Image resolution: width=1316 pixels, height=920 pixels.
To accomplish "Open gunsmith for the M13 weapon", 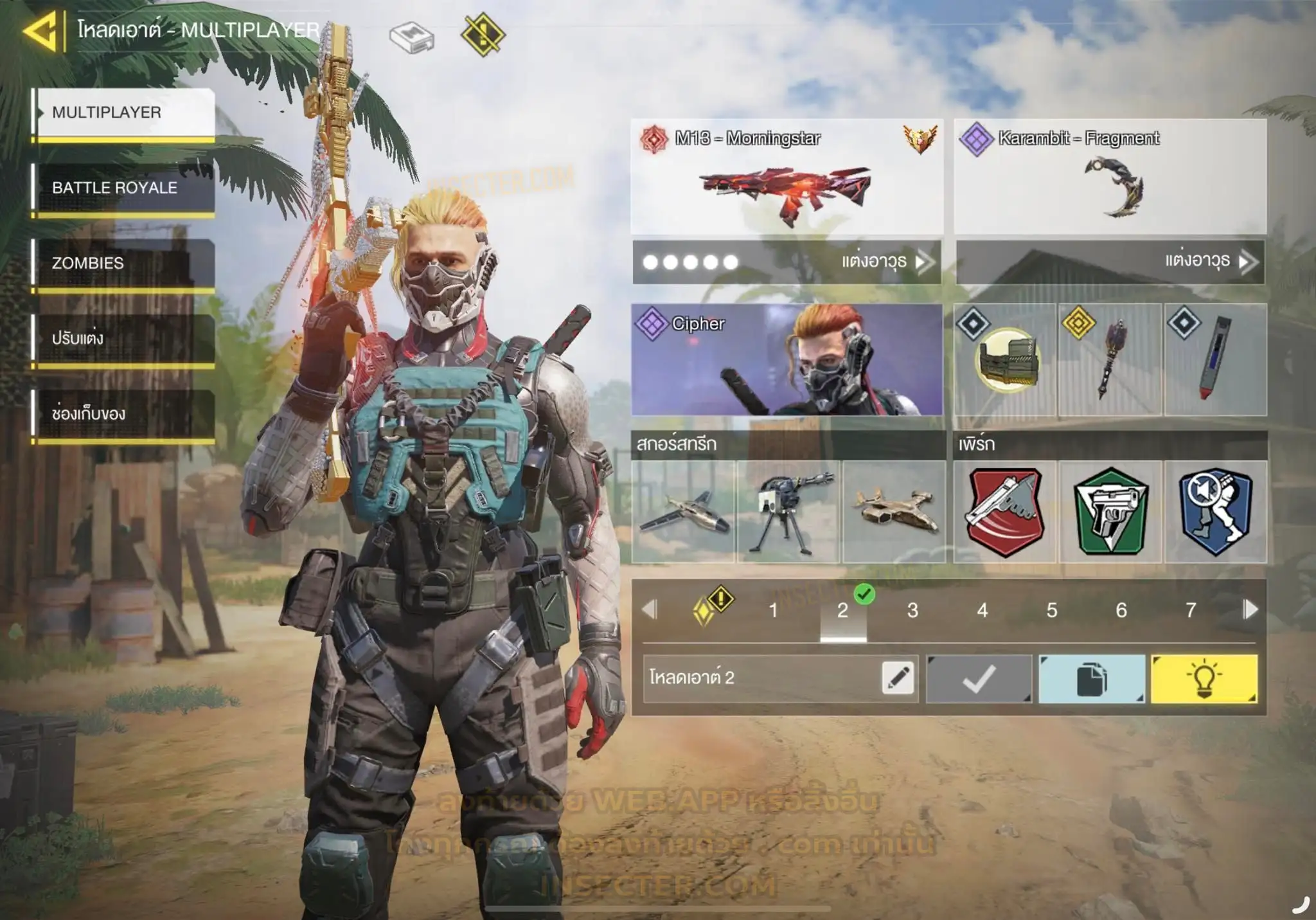I will click(787, 262).
